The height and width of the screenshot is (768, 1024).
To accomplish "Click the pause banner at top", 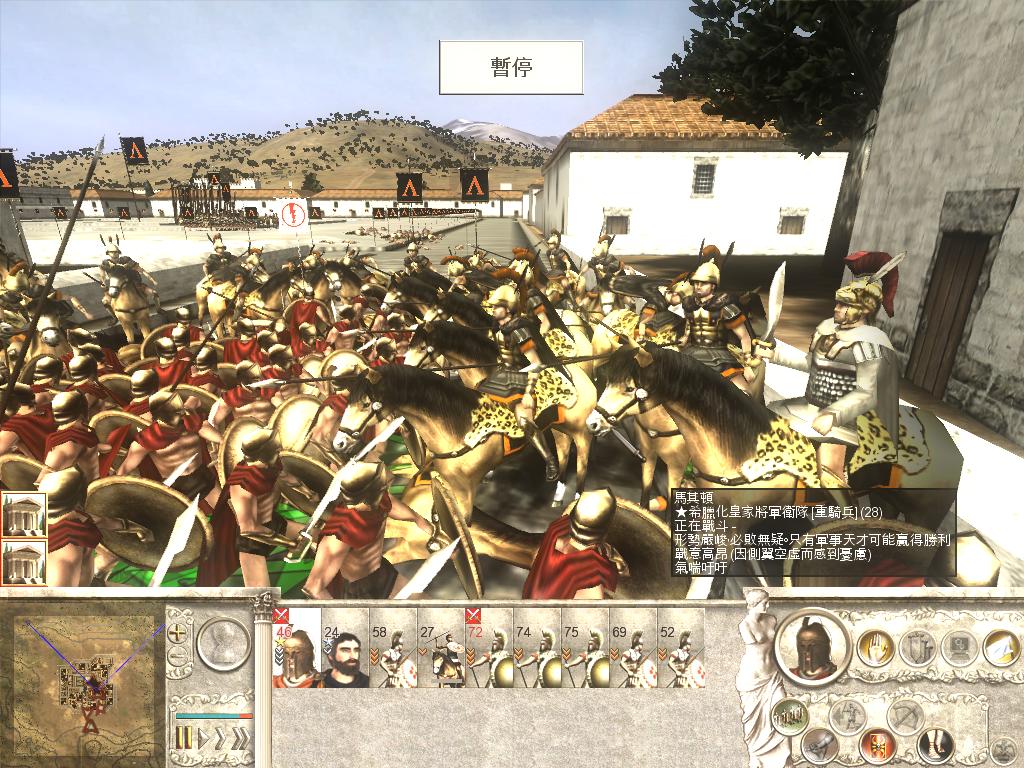I will pyautogui.click(x=511, y=67).
